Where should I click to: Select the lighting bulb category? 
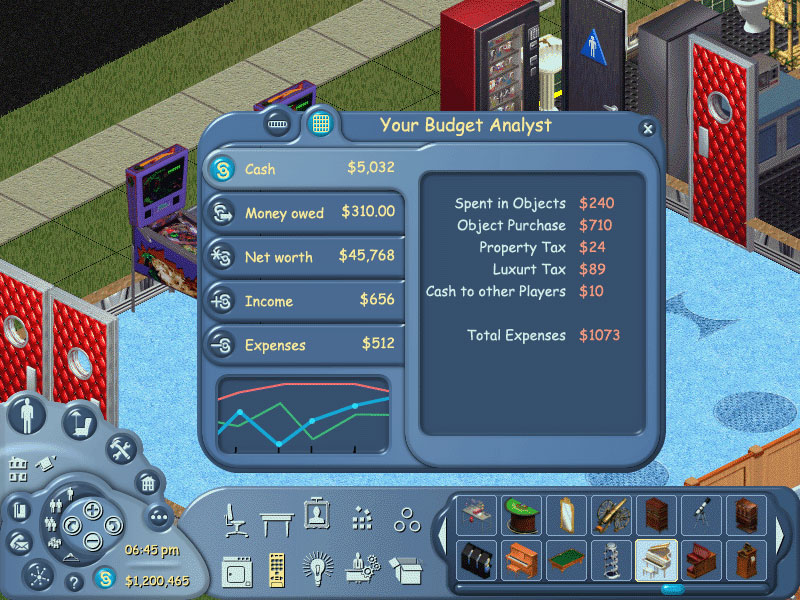point(317,567)
